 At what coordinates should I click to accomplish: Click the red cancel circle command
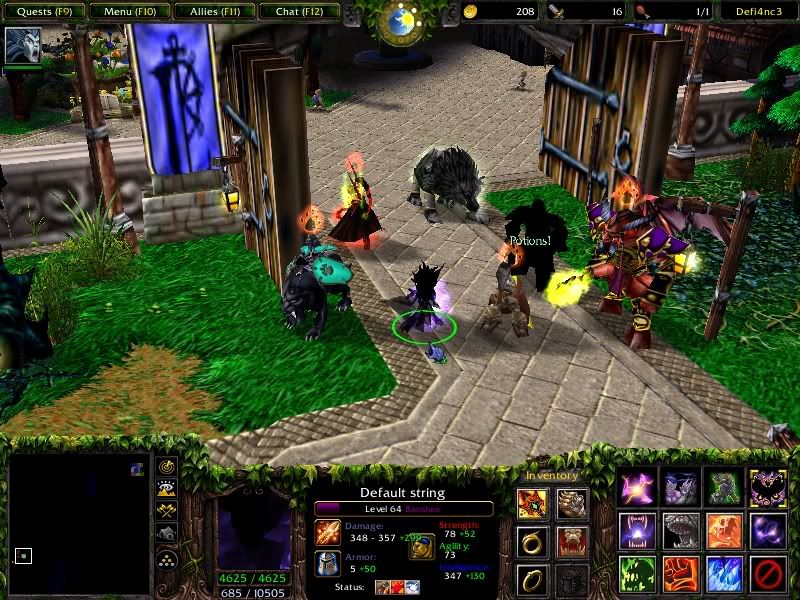point(767,575)
